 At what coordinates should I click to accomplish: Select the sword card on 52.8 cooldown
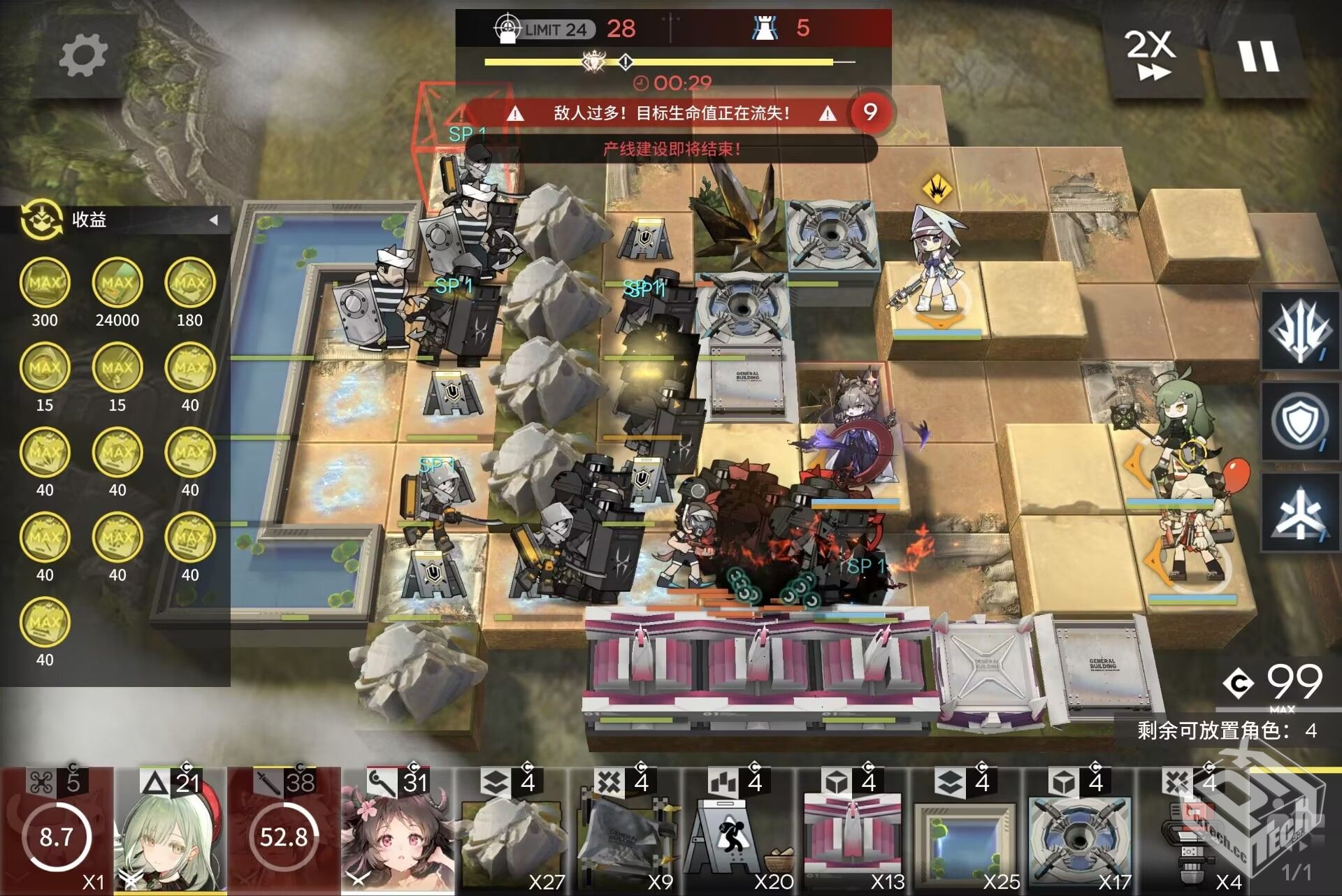click(284, 832)
